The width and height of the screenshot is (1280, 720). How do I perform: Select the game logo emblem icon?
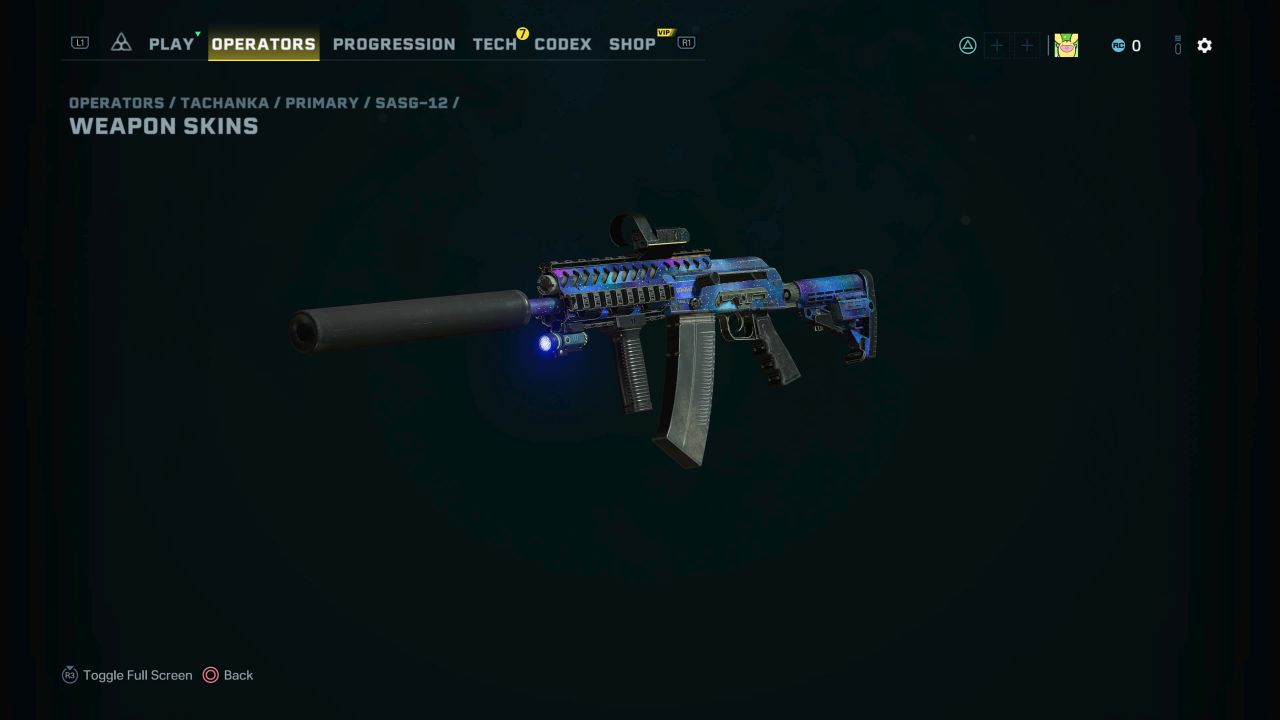pos(120,42)
